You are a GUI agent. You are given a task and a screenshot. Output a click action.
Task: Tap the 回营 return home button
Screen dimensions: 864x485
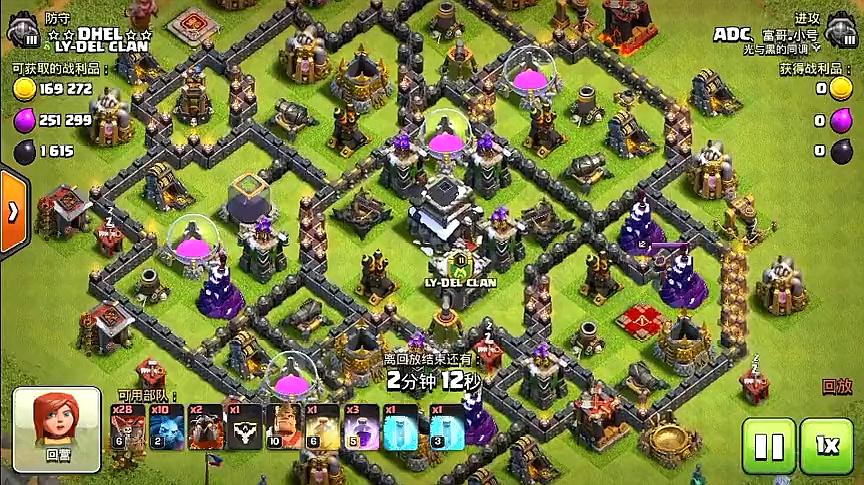point(57,429)
